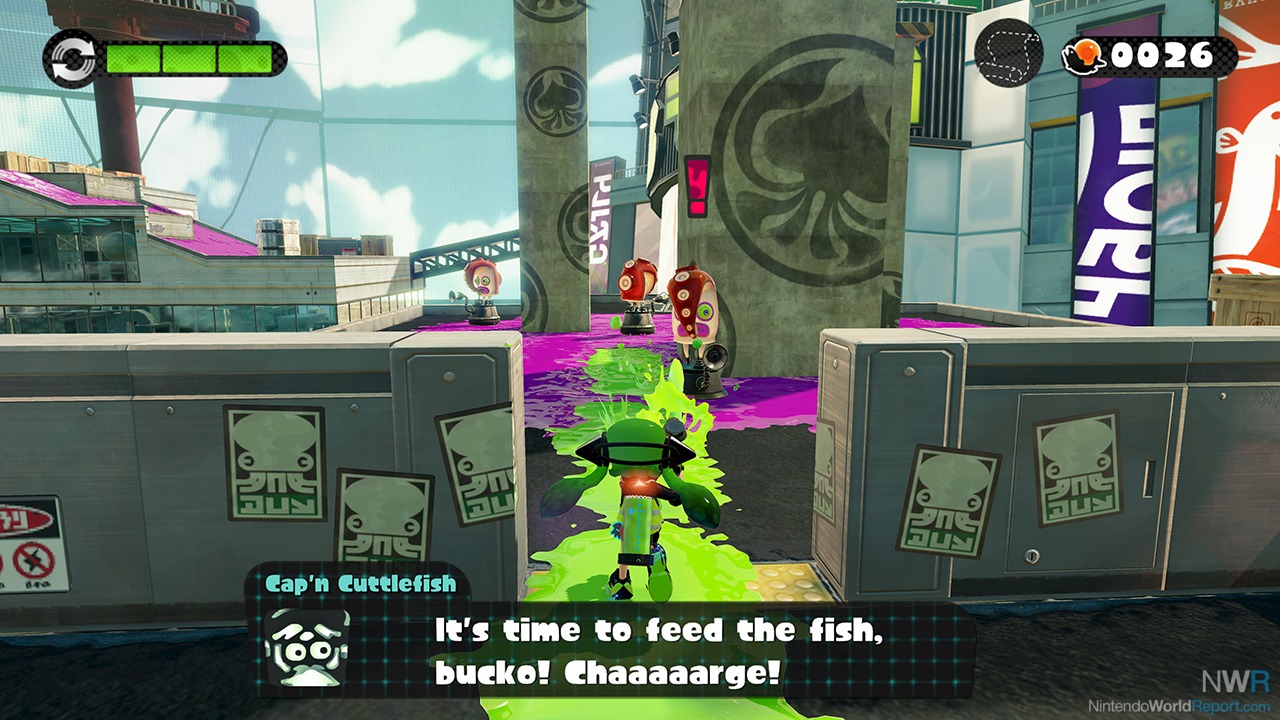Select the dark round squiggle icon
The image size is (1280, 720).
(x=1009, y=54)
